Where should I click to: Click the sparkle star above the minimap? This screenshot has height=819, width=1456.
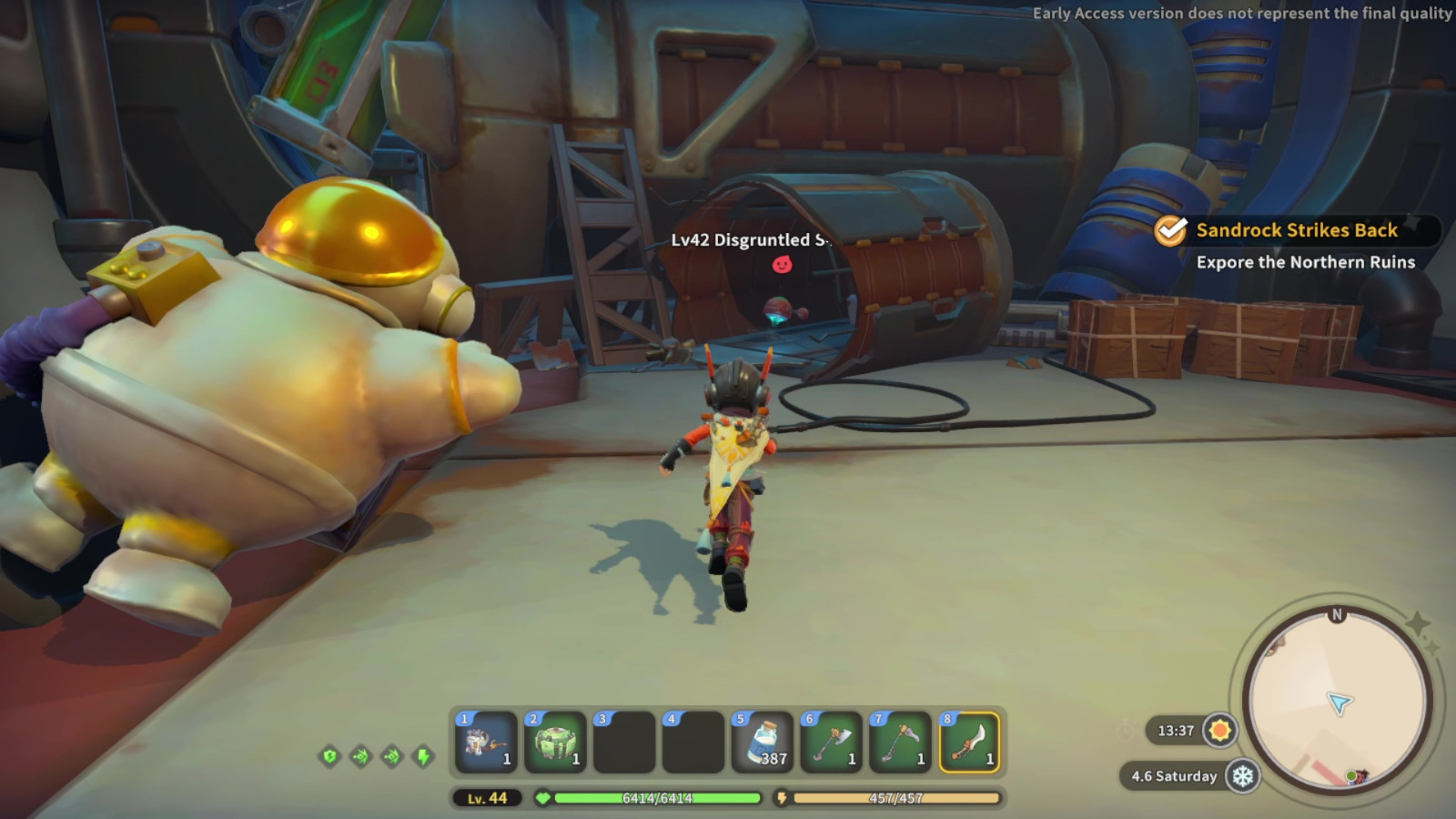click(x=1418, y=622)
